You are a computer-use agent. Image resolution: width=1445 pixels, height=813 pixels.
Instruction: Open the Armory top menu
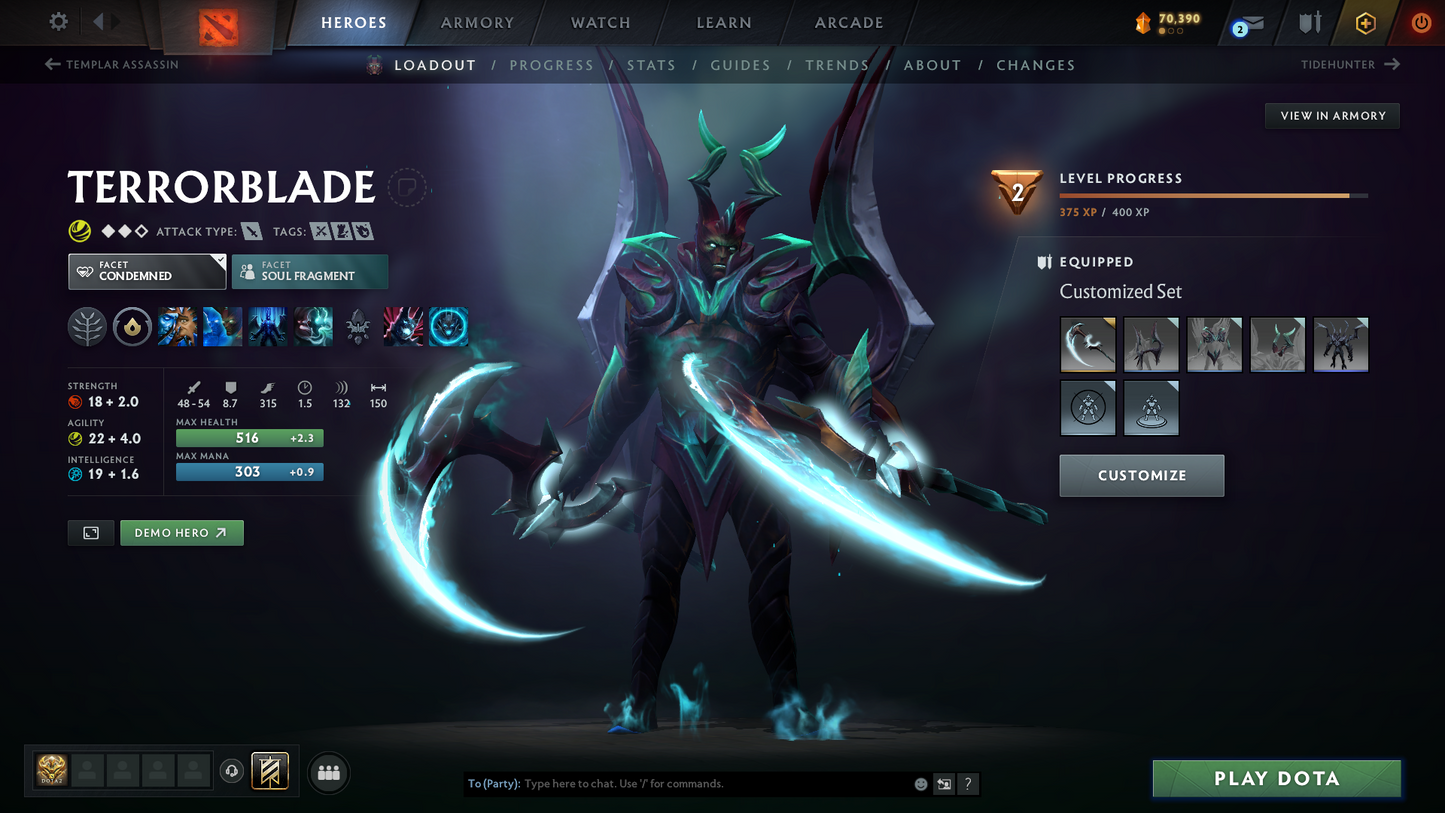click(x=477, y=23)
